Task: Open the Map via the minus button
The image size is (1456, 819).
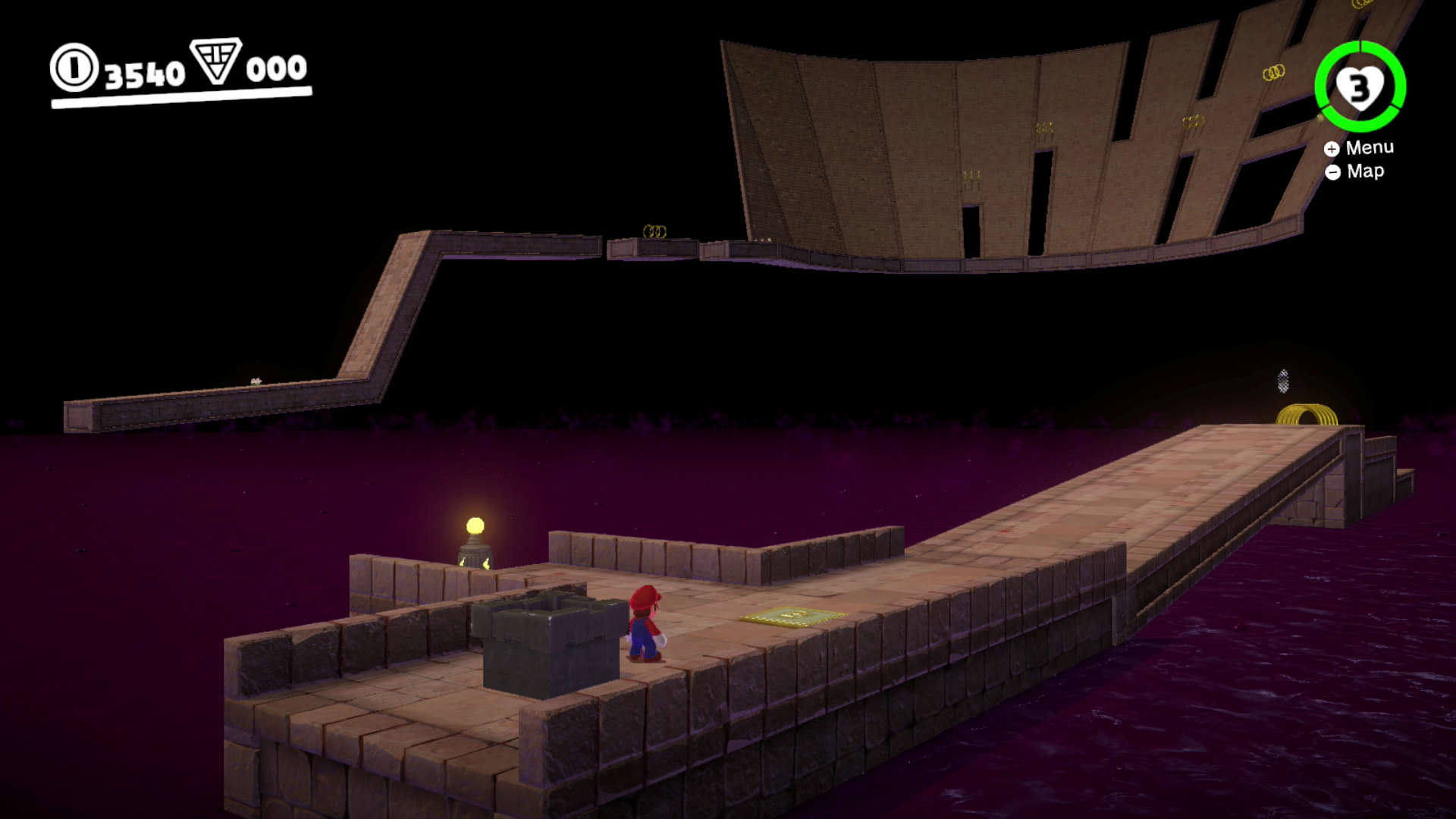Action: (x=1333, y=172)
